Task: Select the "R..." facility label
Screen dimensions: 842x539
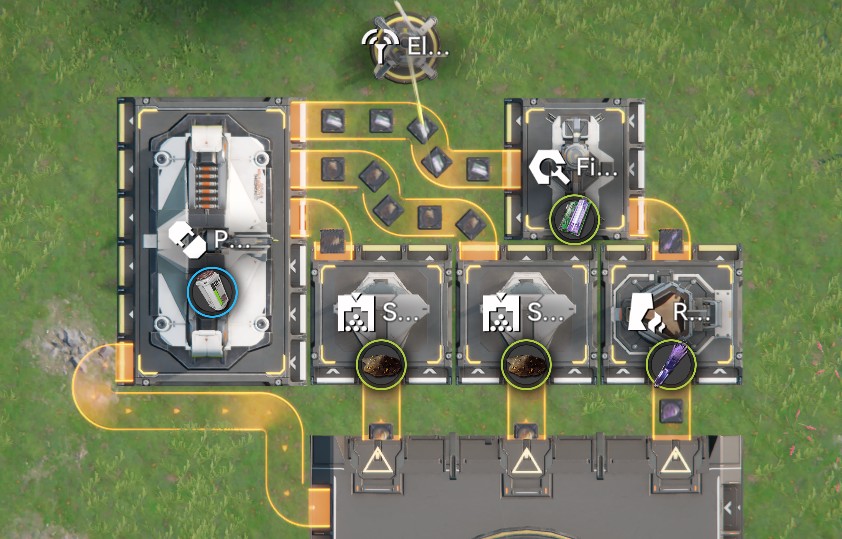Action: 672,313
